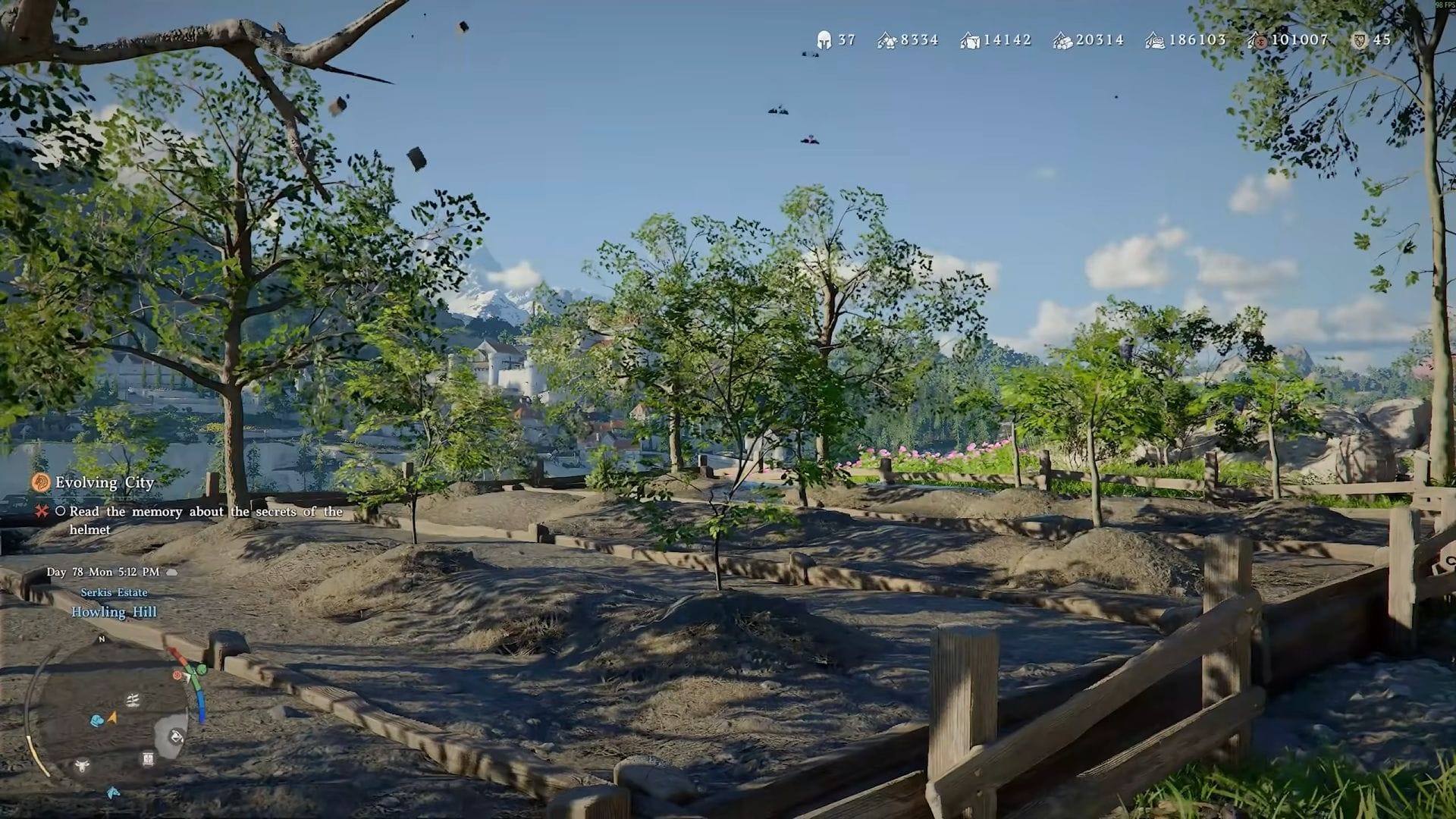Click the soldier helmet resource icon showing 37
The image size is (1456, 819).
click(x=824, y=40)
